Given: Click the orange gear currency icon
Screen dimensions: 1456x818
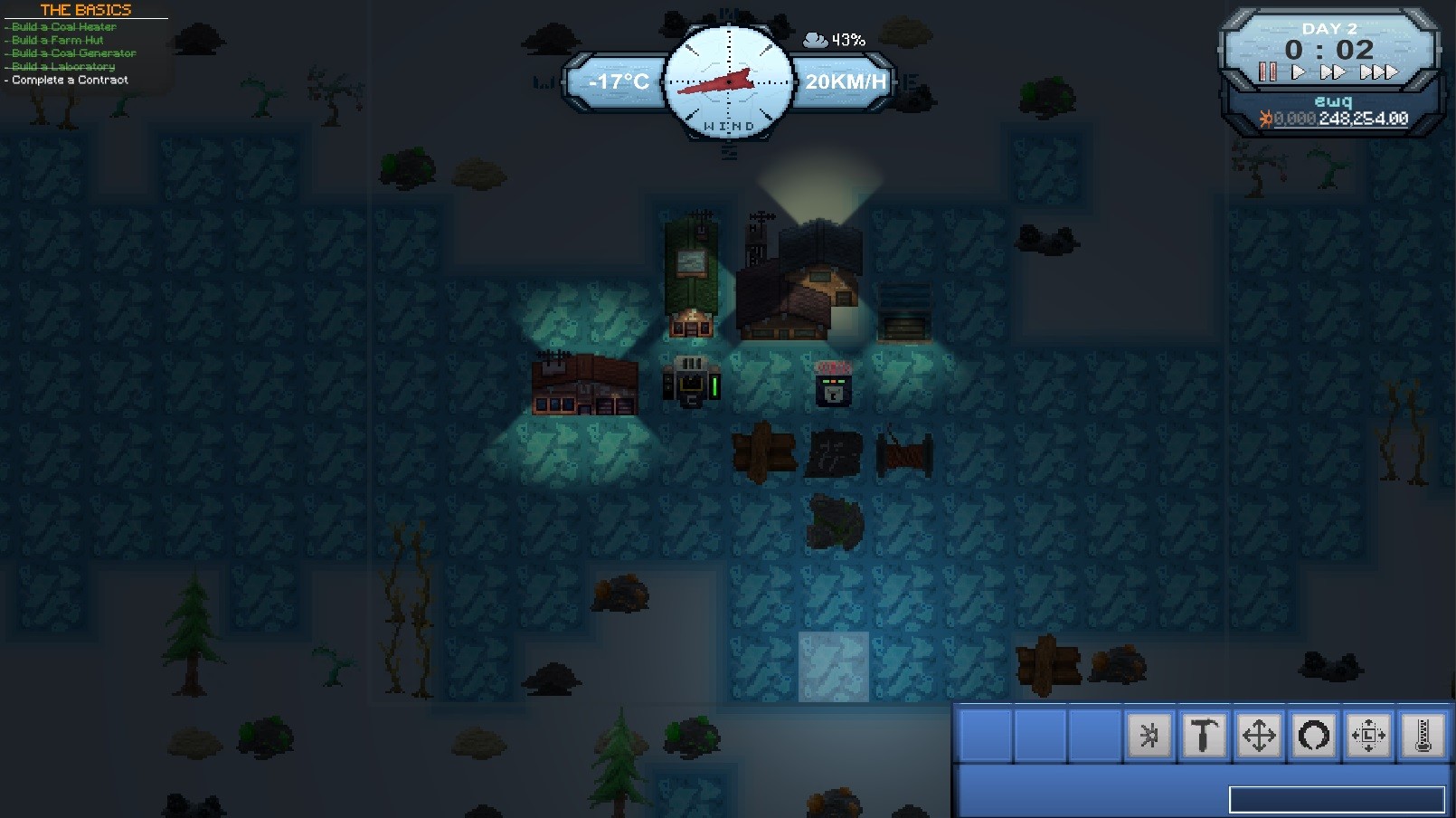Looking at the screenshot, I should (1266, 119).
